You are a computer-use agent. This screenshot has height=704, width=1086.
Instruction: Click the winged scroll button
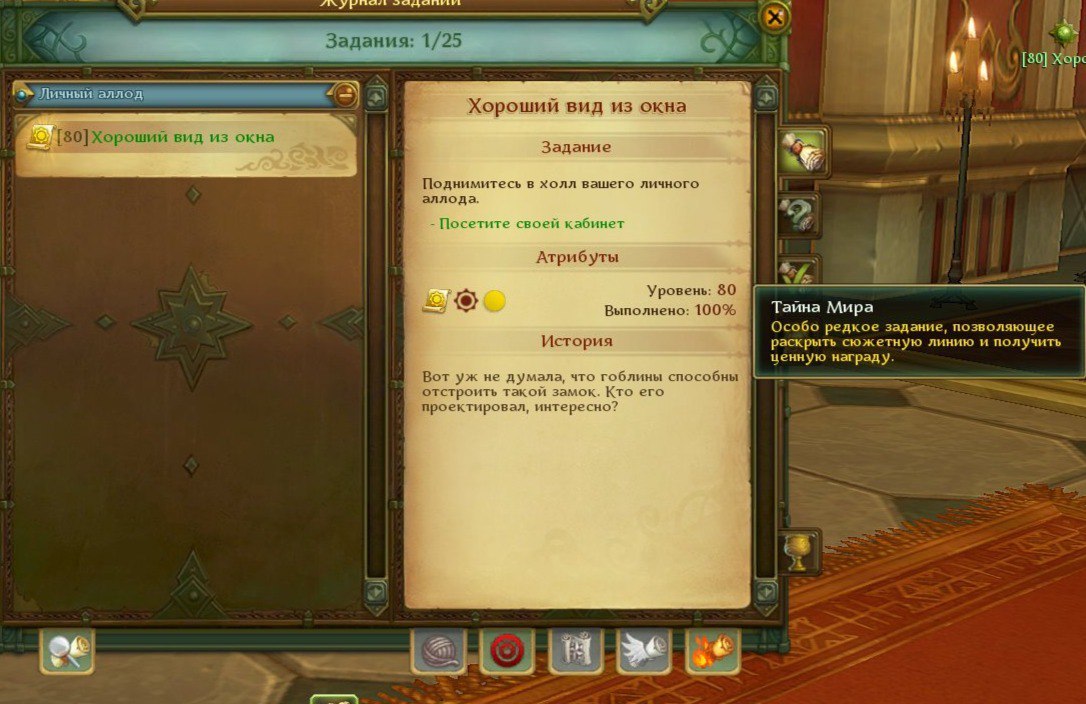[x=644, y=652]
